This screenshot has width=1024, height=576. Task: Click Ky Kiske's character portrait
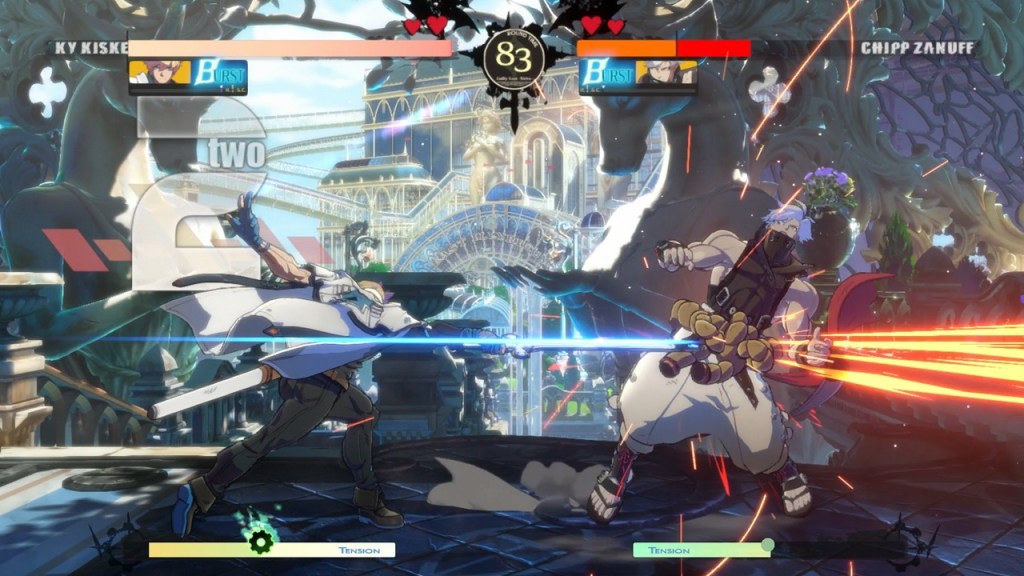pos(160,73)
